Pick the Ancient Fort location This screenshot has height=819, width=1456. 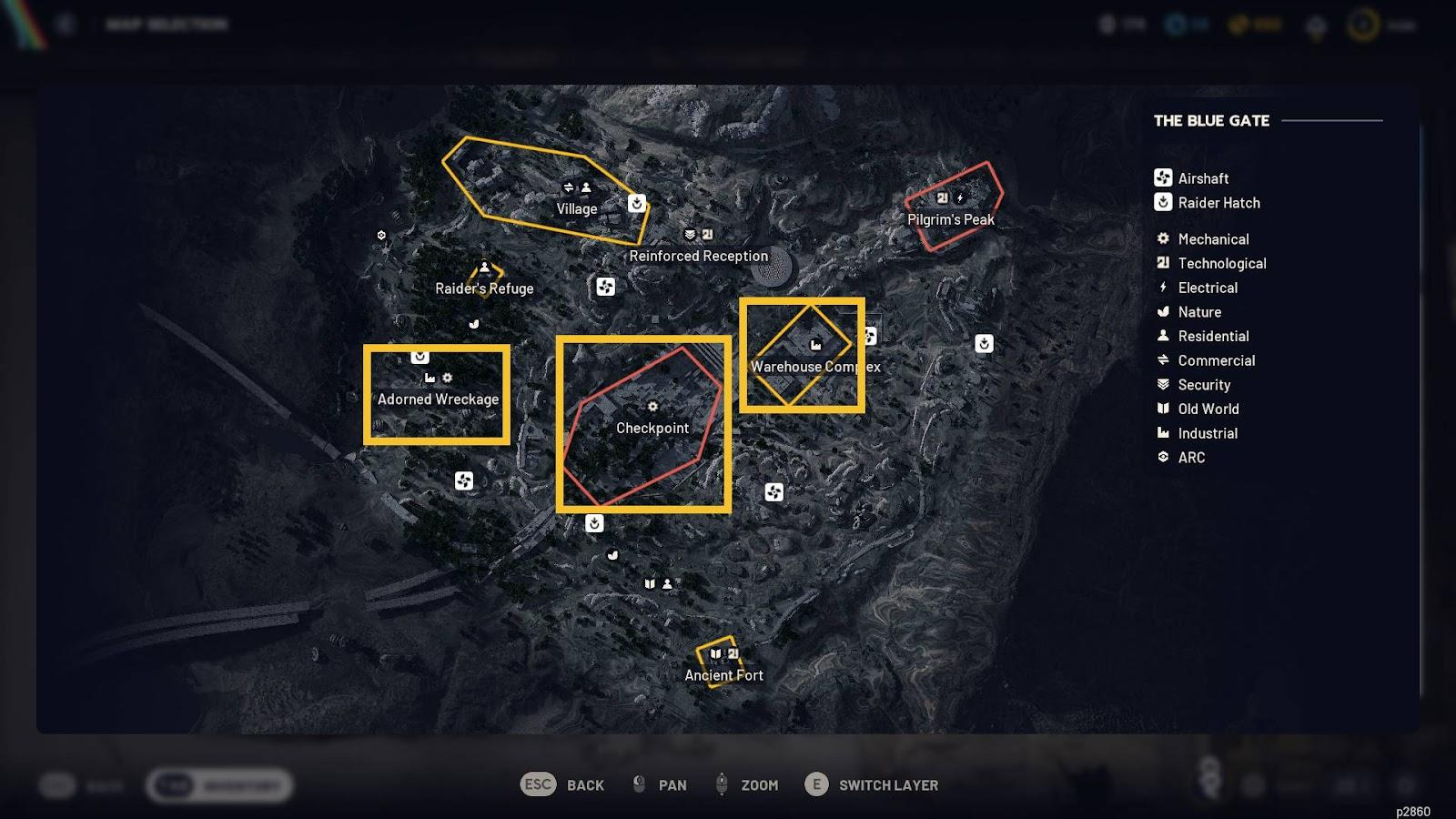point(723,675)
